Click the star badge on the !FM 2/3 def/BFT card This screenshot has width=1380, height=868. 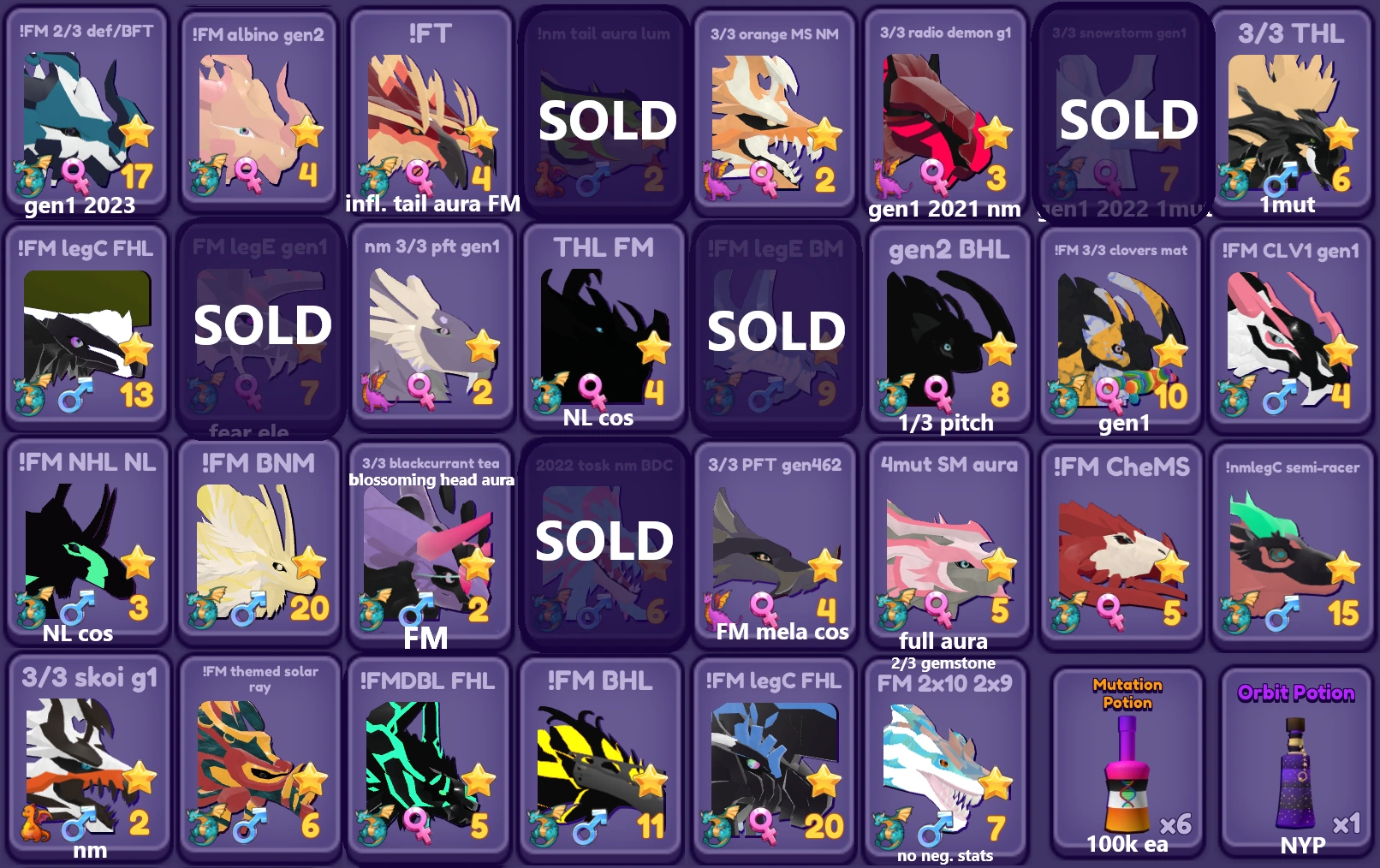click(137, 133)
